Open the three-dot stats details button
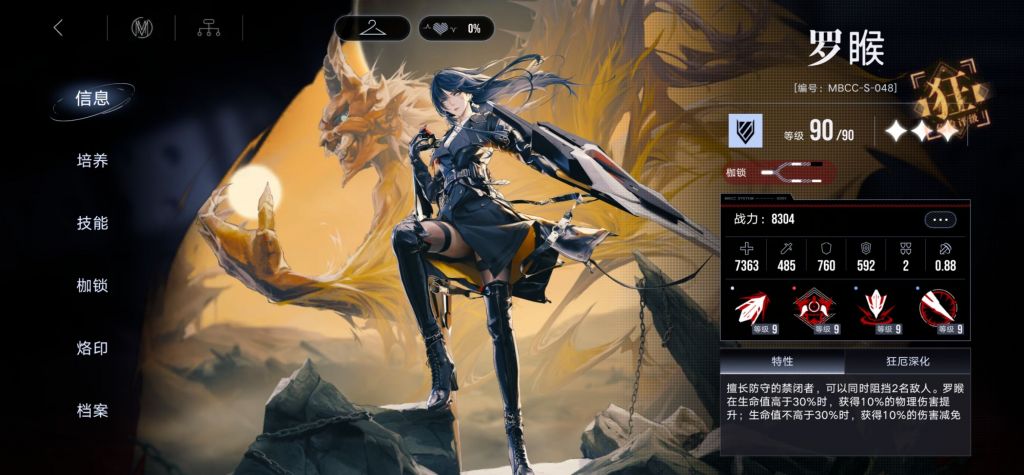The image size is (1024, 475). pos(940,220)
